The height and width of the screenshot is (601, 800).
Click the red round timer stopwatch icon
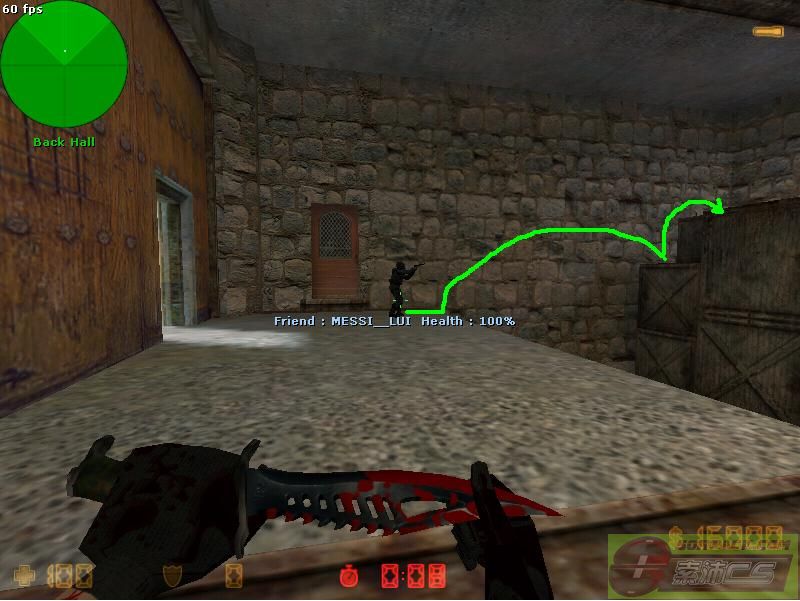pyautogui.click(x=348, y=576)
